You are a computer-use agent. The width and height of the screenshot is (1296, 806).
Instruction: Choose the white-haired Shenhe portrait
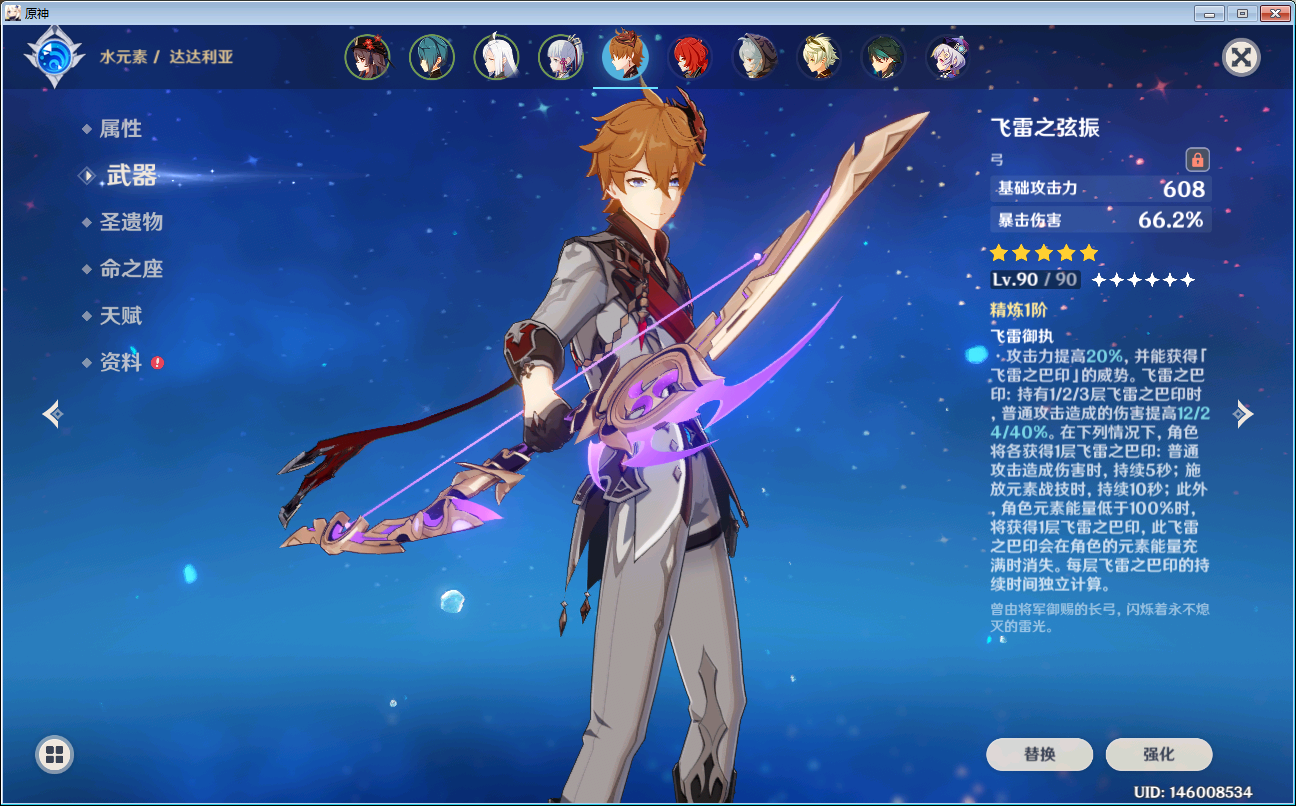click(x=496, y=57)
